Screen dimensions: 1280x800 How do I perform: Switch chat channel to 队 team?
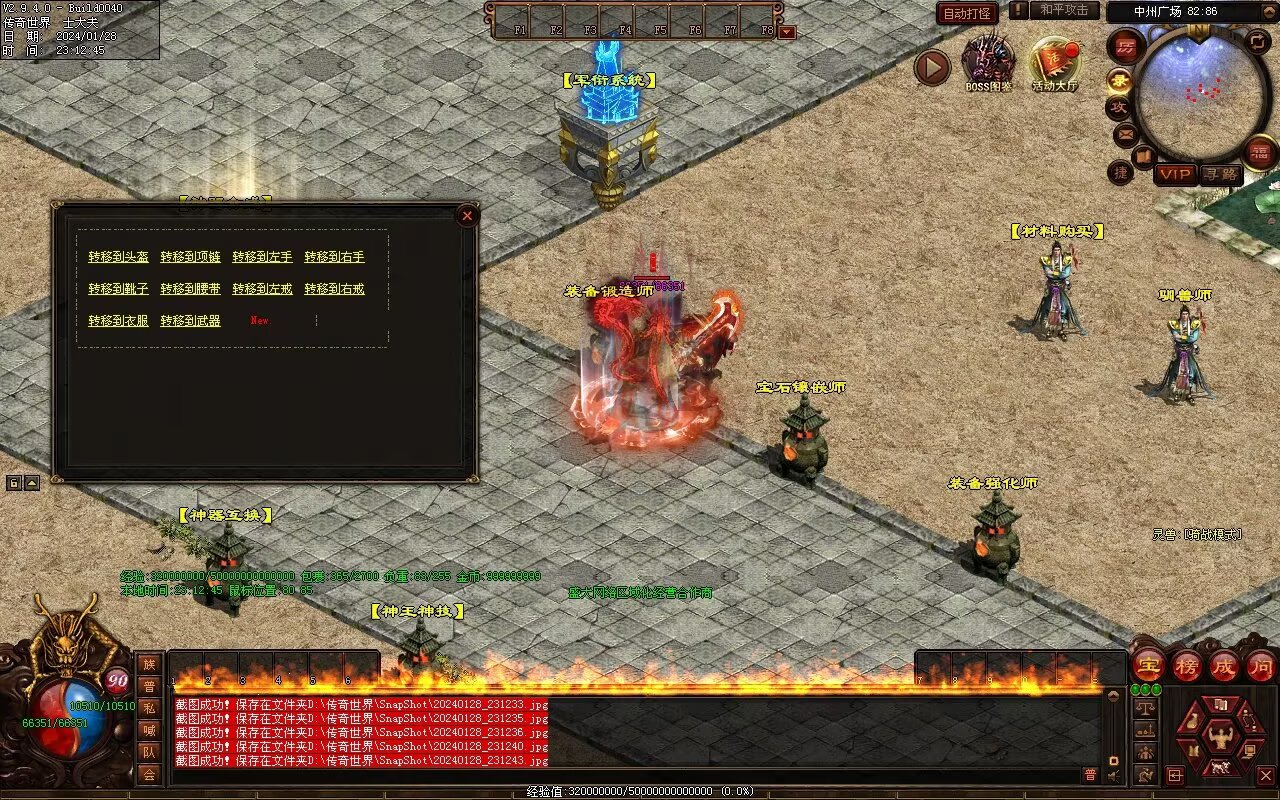point(149,752)
